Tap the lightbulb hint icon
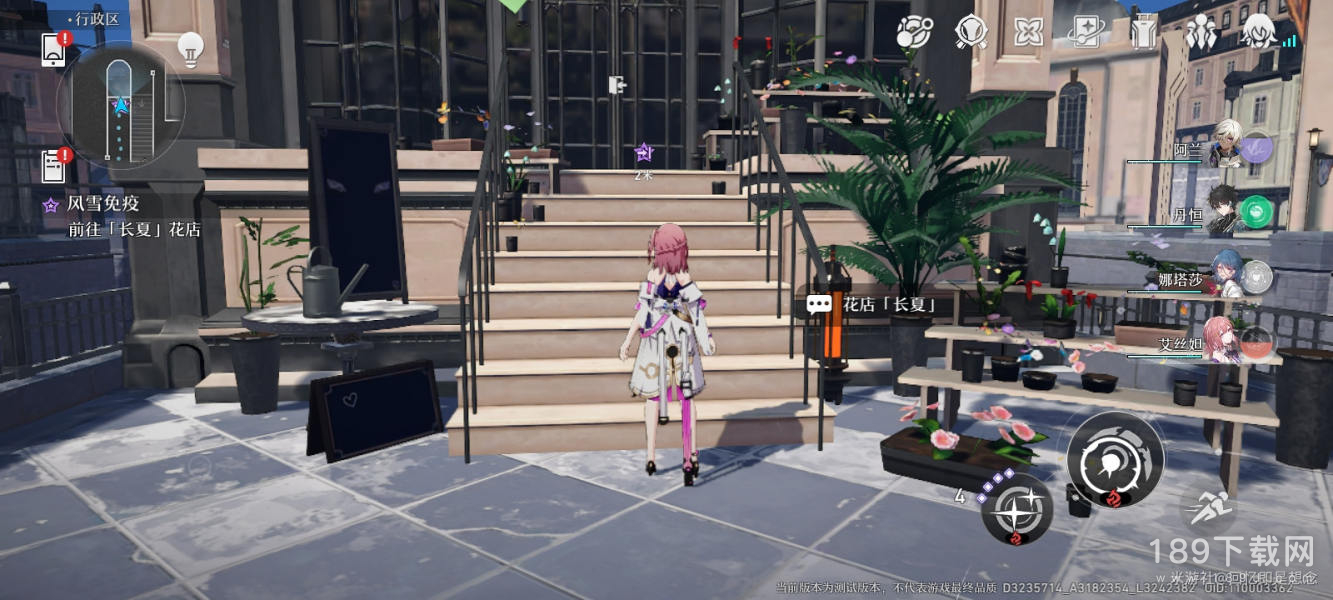 (190, 47)
